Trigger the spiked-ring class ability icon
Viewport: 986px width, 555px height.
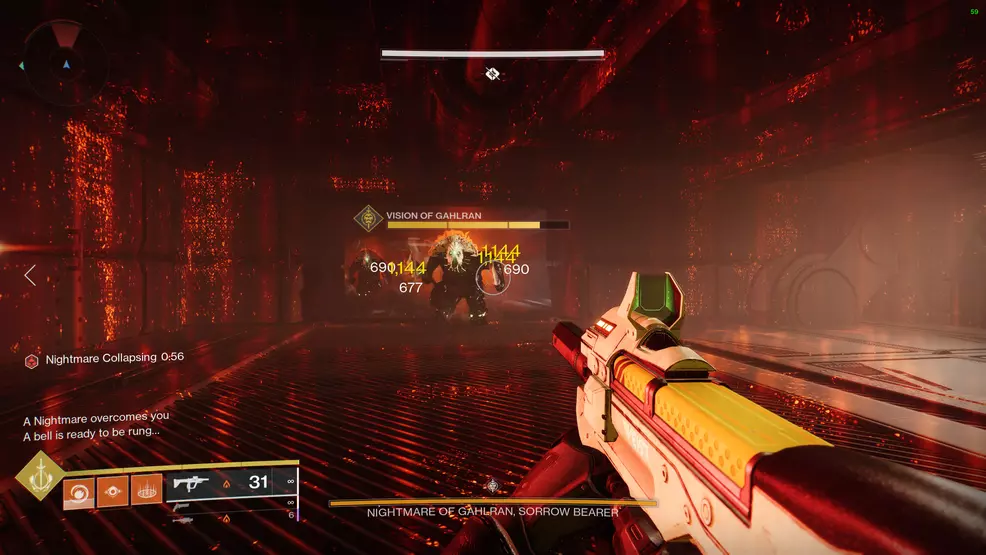pyautogui.click(x=146, y=490)
